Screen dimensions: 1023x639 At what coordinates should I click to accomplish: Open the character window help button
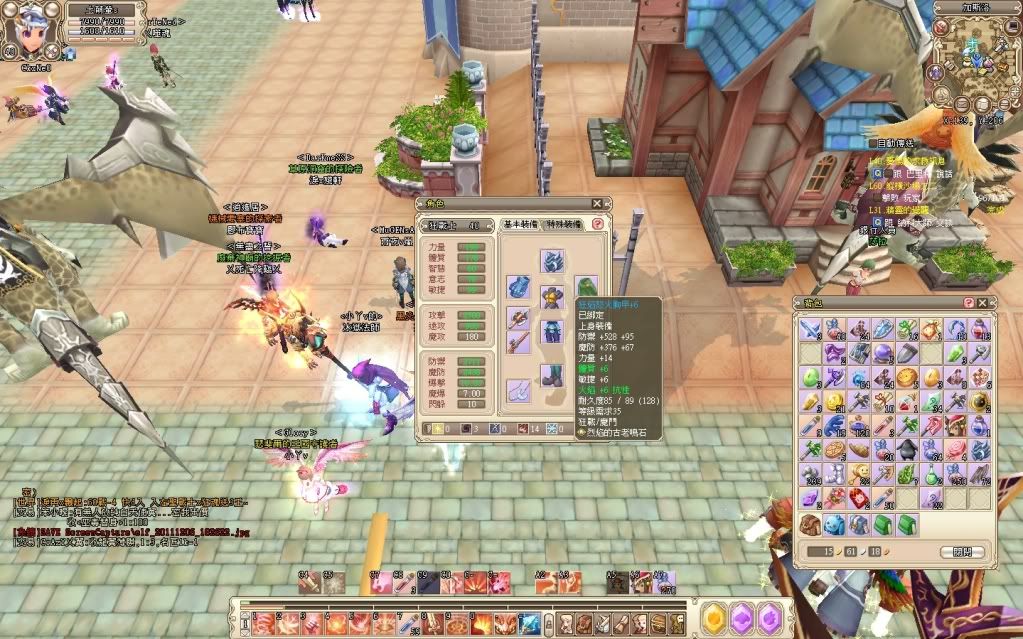coord(597,225)
